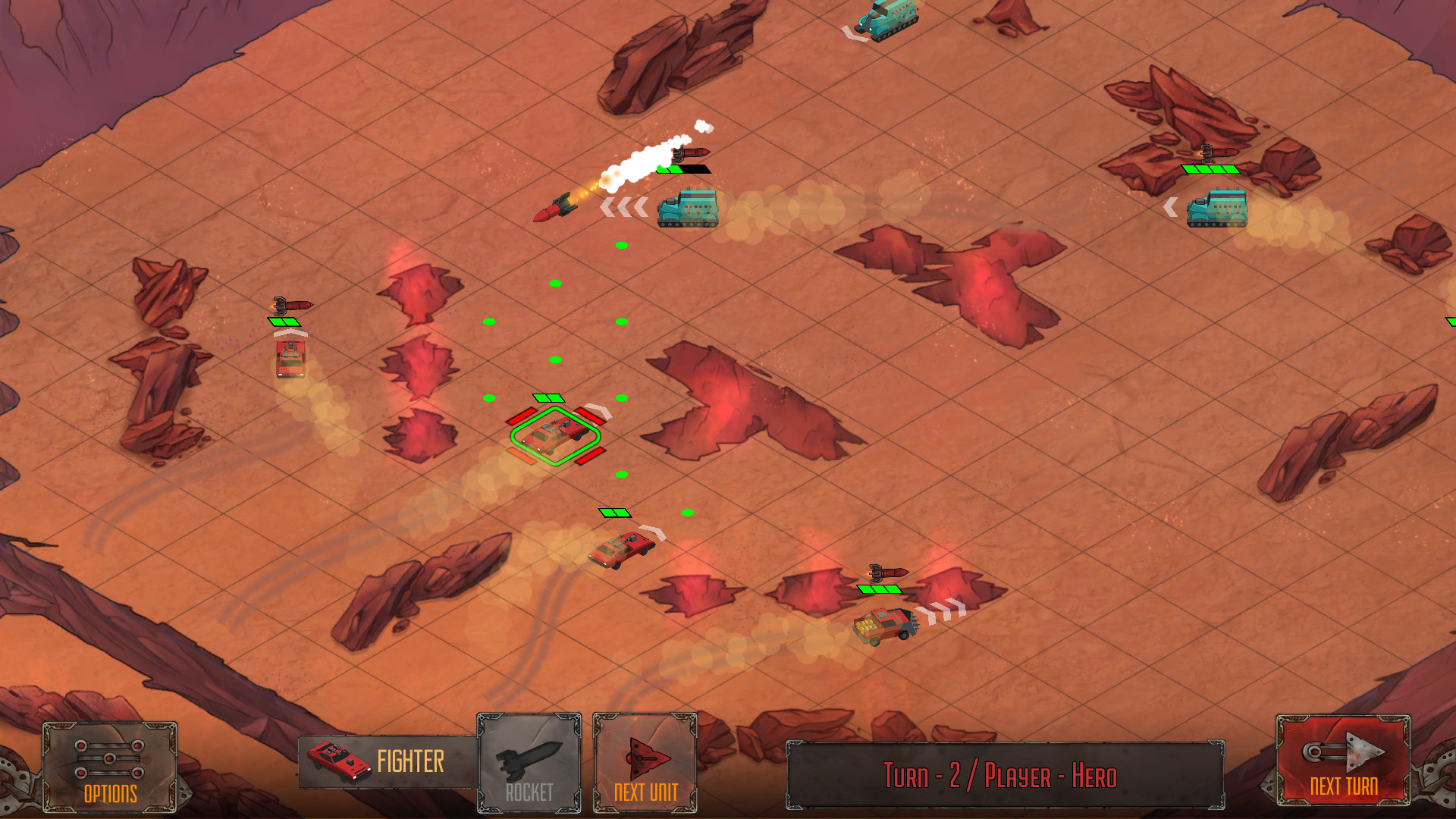Viewport: 1456px width, 819px height.
Task: Click the unit inside the green hexagon outline
Action: [556, 436]
